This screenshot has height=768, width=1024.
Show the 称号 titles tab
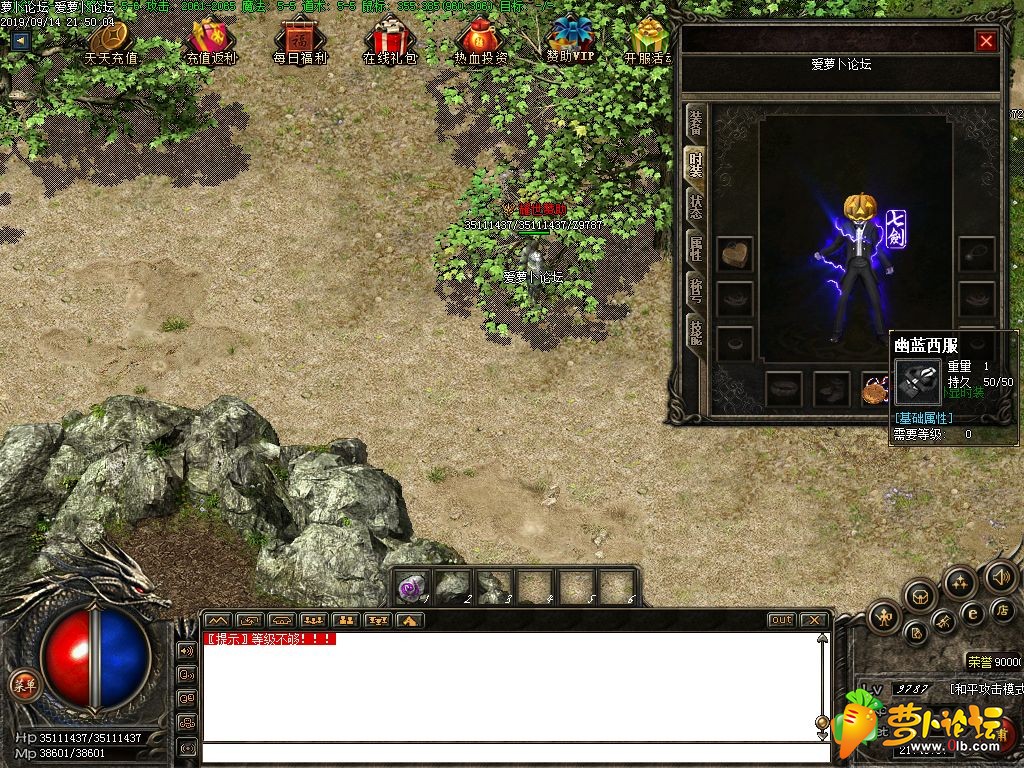click(695, 289)
